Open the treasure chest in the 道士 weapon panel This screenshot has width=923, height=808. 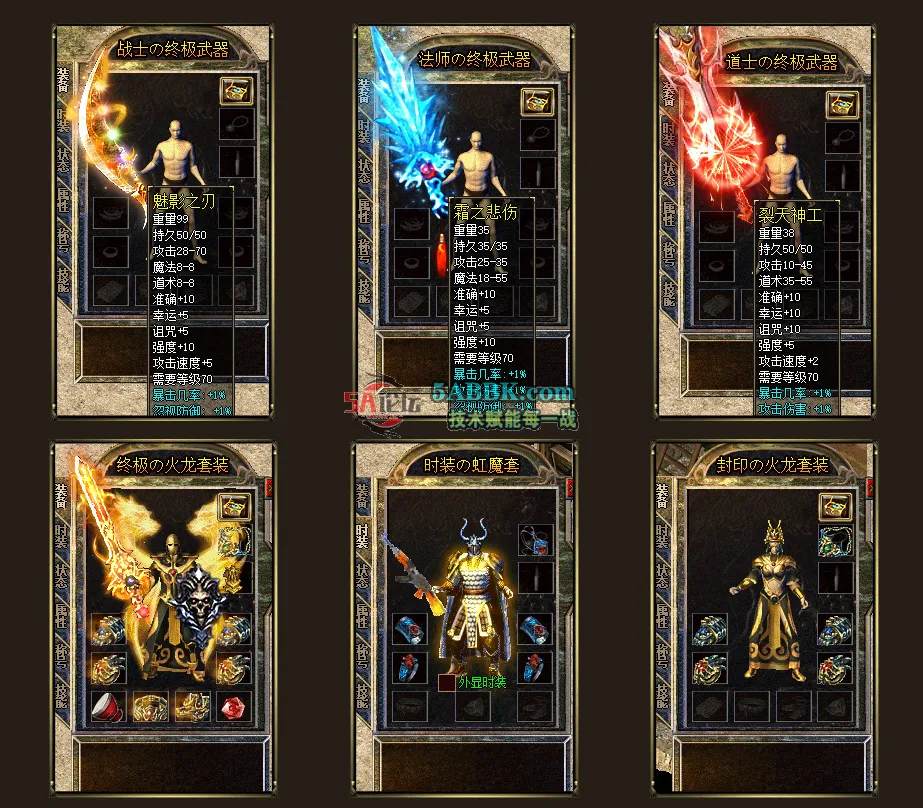[841, 103]
